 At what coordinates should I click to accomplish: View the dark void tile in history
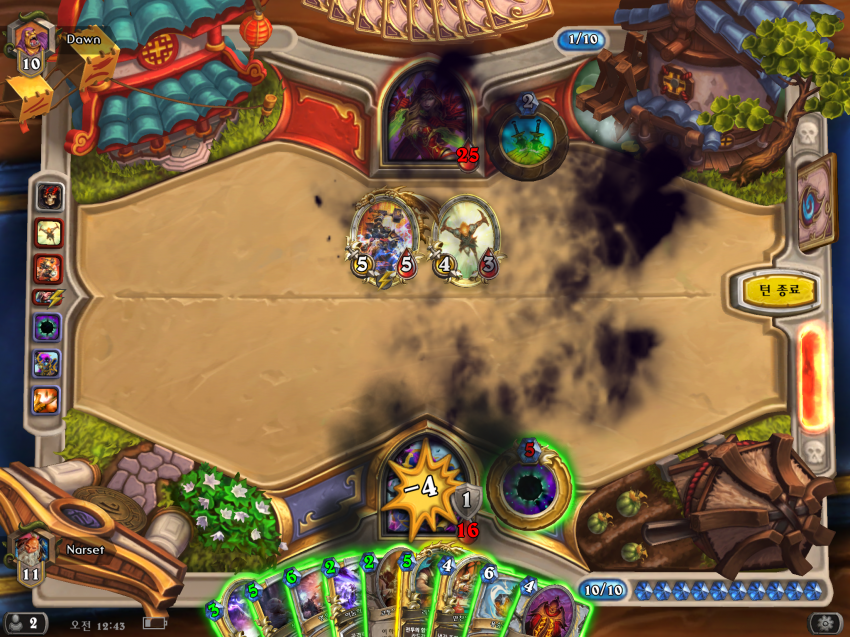tap(47, 328)
